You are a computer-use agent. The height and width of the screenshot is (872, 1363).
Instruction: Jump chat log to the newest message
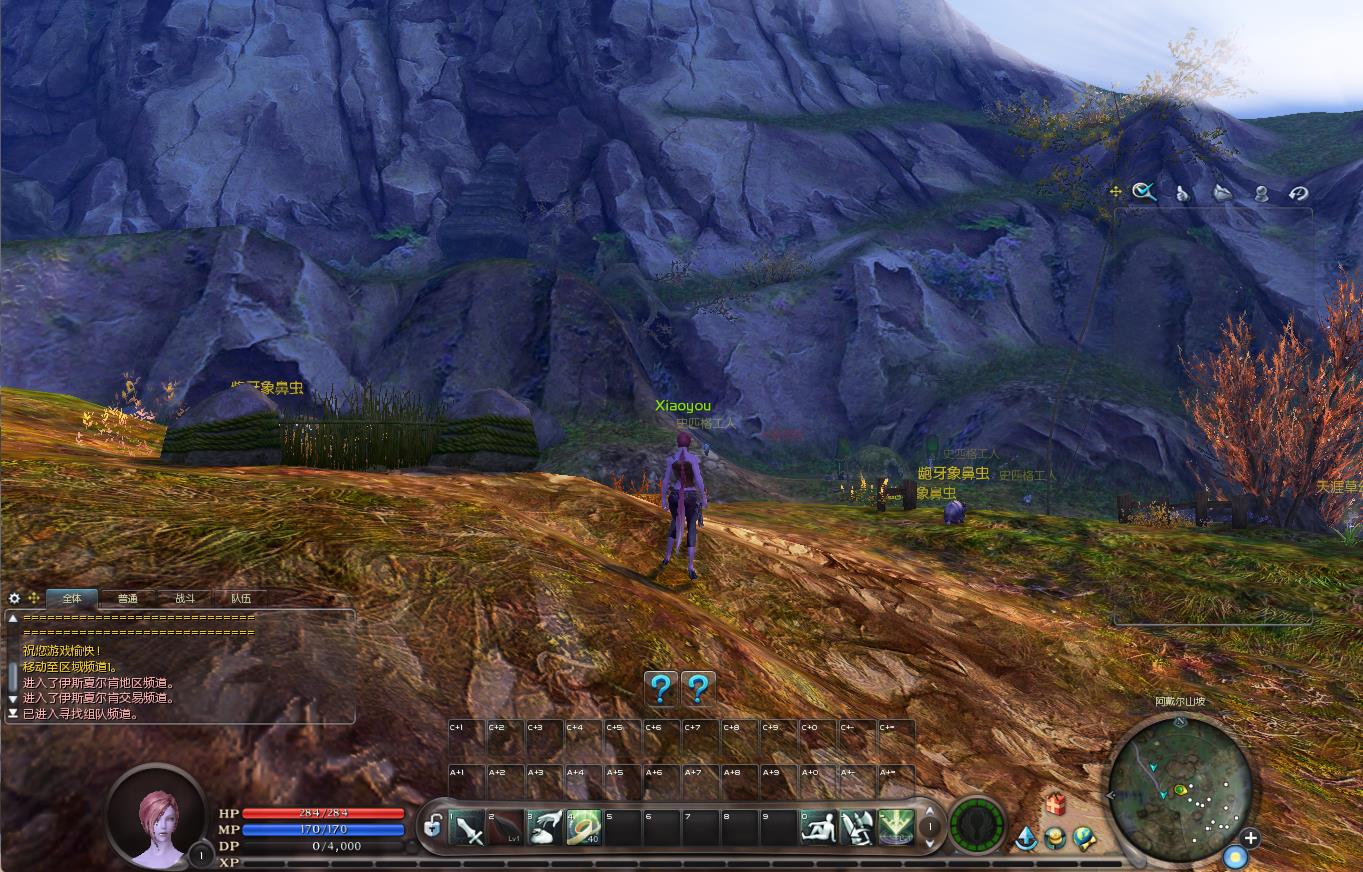tap(13, 714)
